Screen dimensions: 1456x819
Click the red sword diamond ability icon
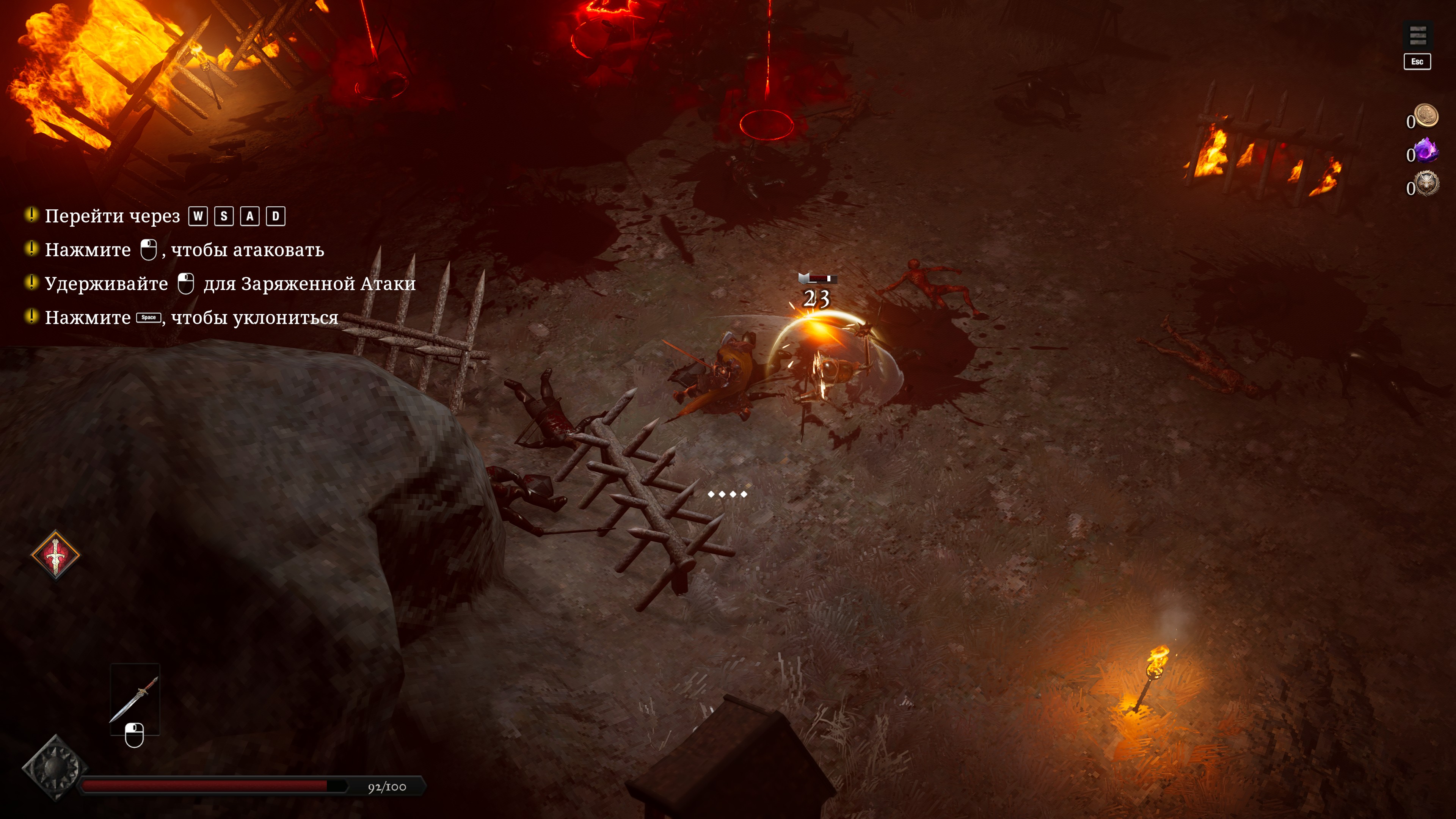(x=55, y=554)
